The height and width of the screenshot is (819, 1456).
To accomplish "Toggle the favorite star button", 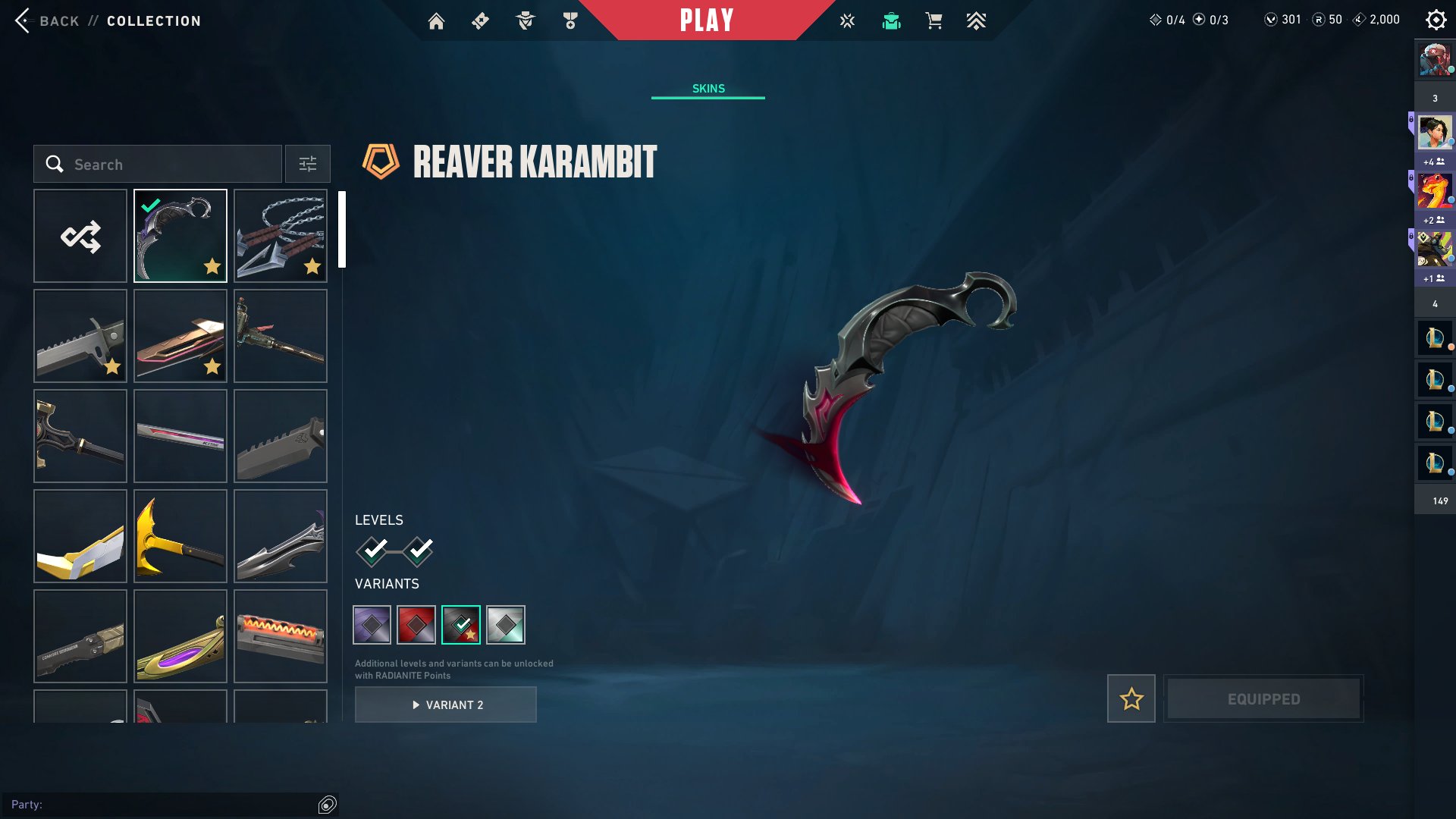I will [x=1131, y=698].
